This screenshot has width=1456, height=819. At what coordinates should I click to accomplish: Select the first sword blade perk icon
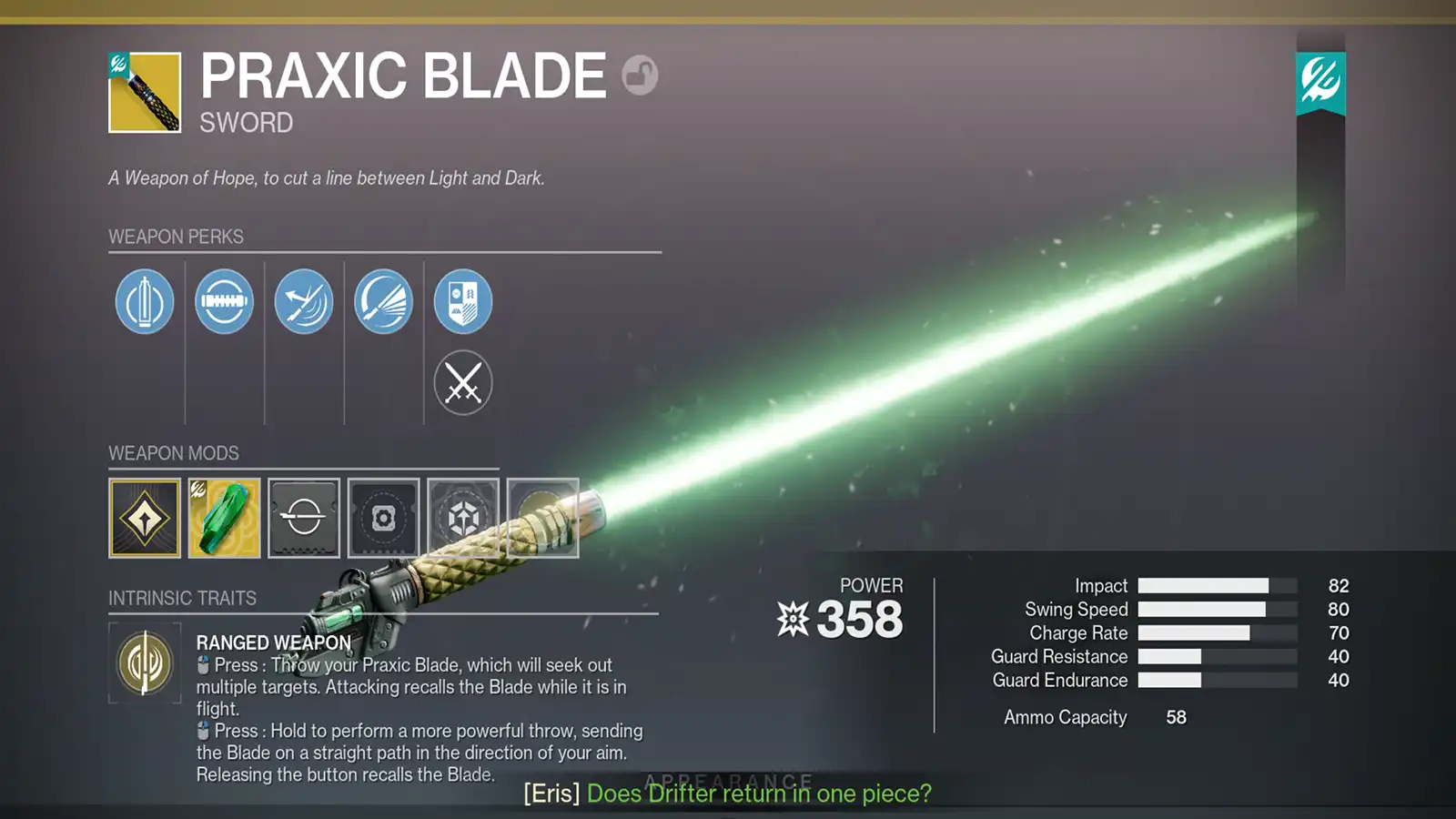(x=143, y=301)
